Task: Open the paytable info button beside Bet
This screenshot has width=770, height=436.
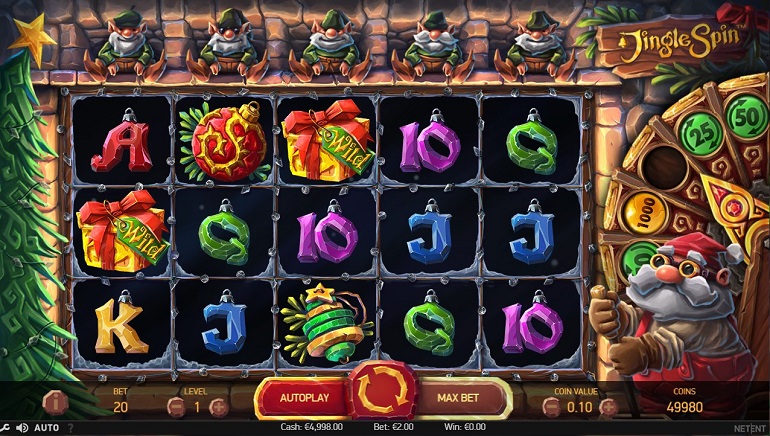Action: [57, 403]
